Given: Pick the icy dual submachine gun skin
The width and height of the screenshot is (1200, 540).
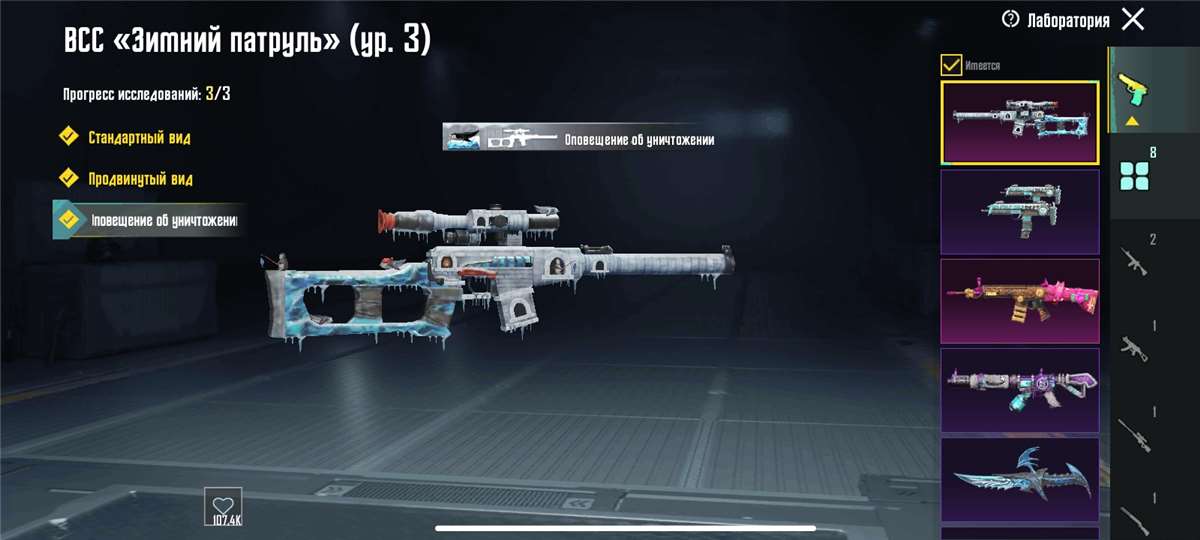Looking at the screenshot, I should (x=1020, y=210).
